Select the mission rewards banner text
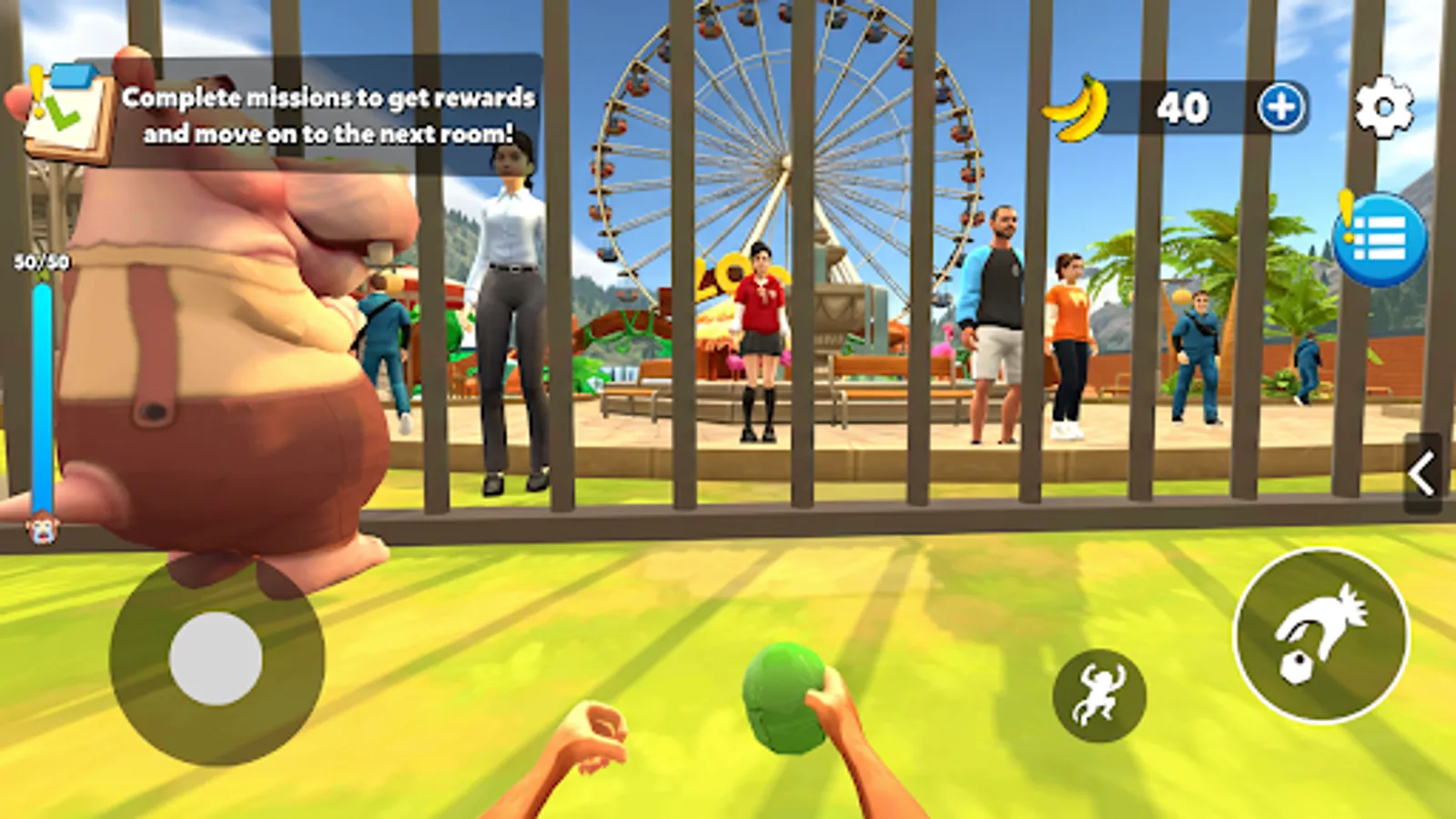 click(x=330, y=111)
